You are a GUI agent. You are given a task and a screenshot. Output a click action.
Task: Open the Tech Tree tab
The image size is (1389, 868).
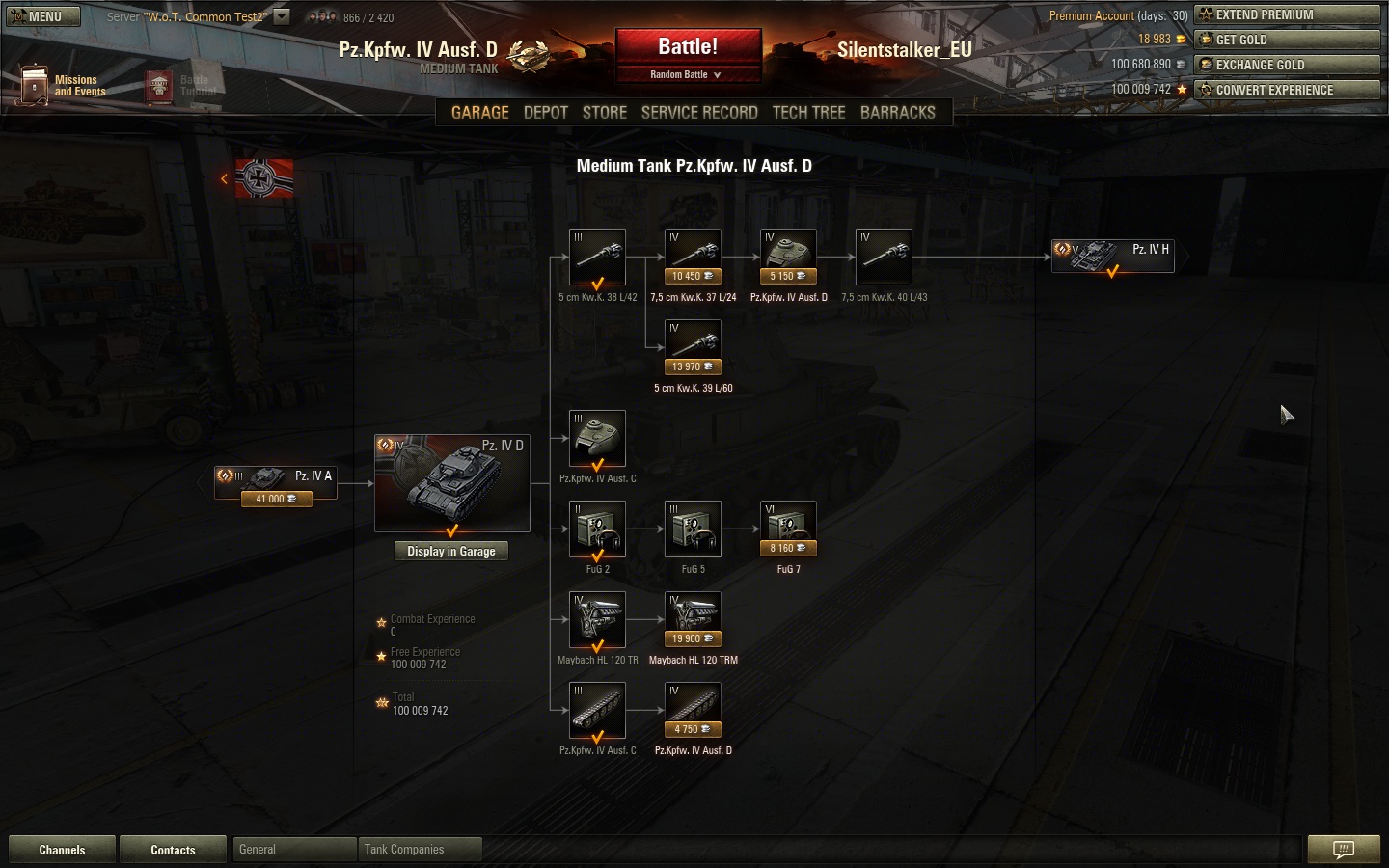[x=808, y=112]
